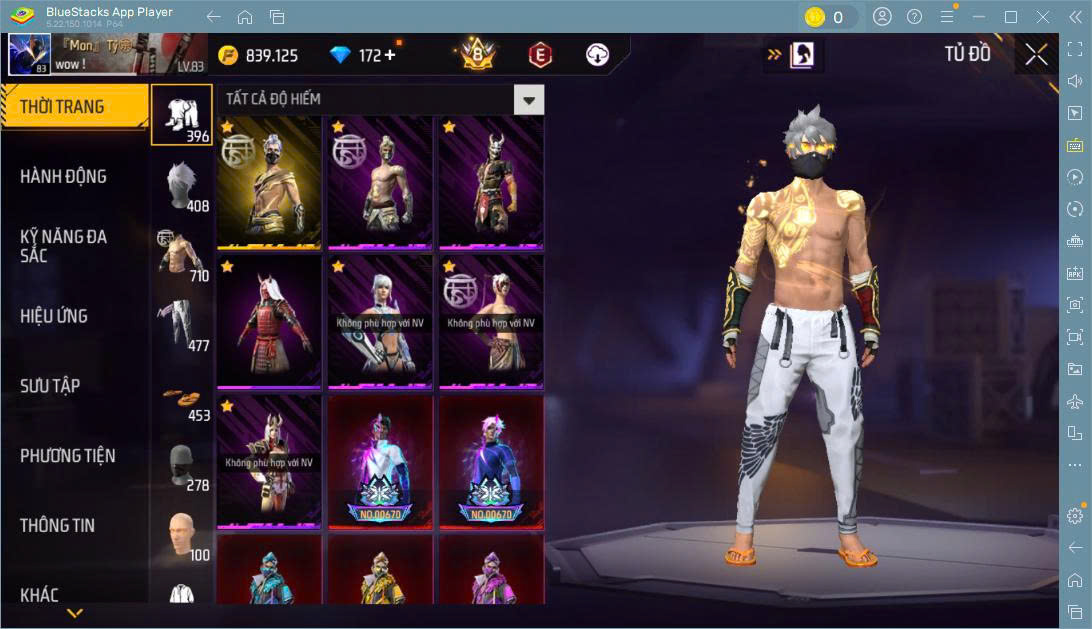Screen dimensions: 1092x629
Task: Select the THỜI TRANG tab
Action: (x=62, y=107)
